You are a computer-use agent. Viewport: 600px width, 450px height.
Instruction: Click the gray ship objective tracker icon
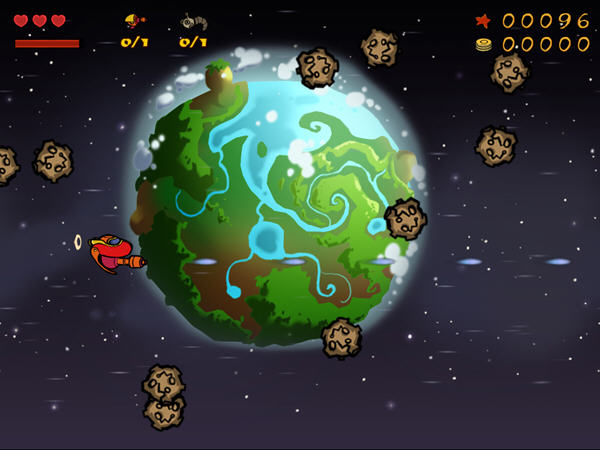click(192, 21)
